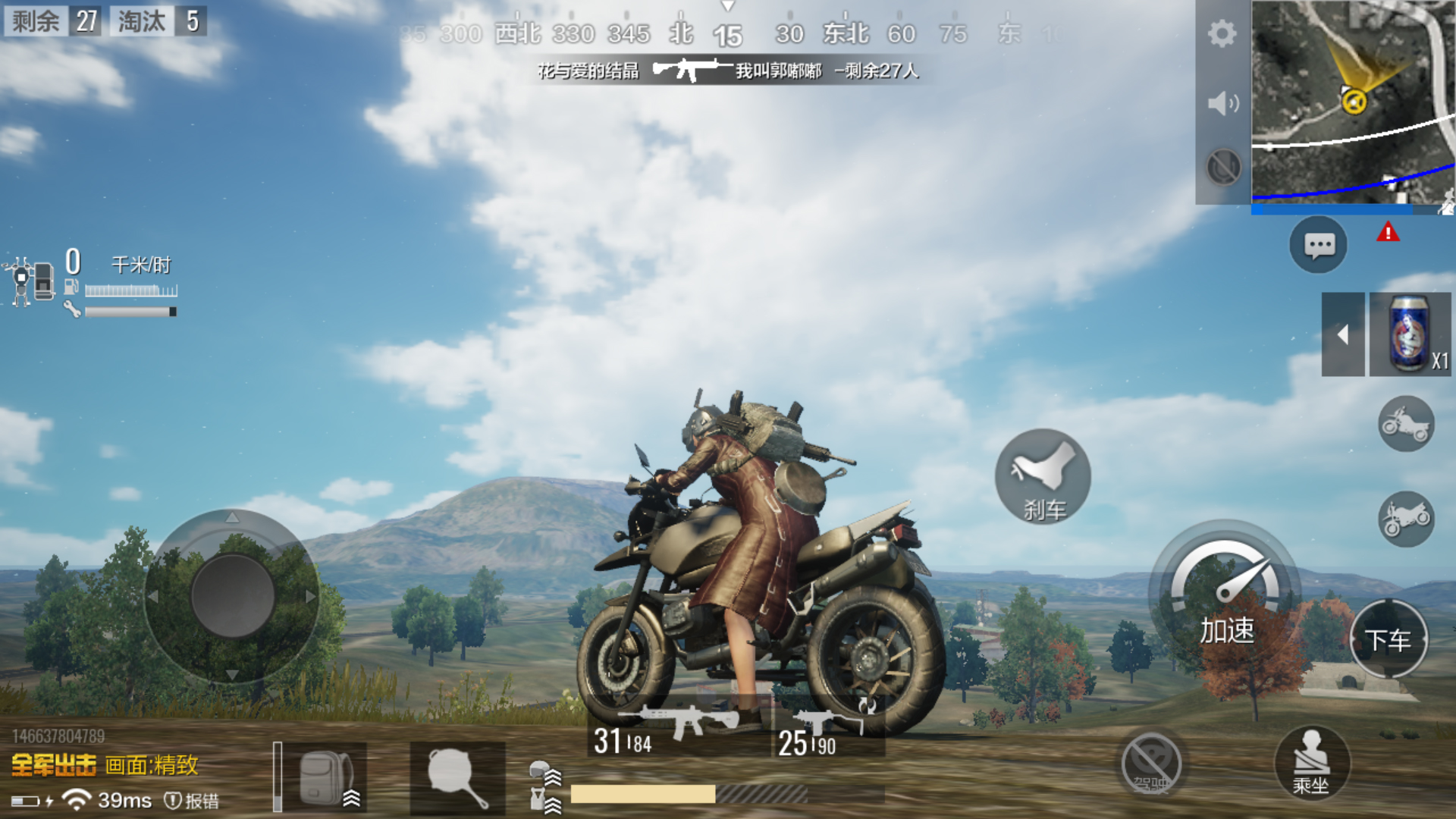Tap the red warning triangle marker
The width and height of the screenshot is (1456, 819).
(1388, 232)
